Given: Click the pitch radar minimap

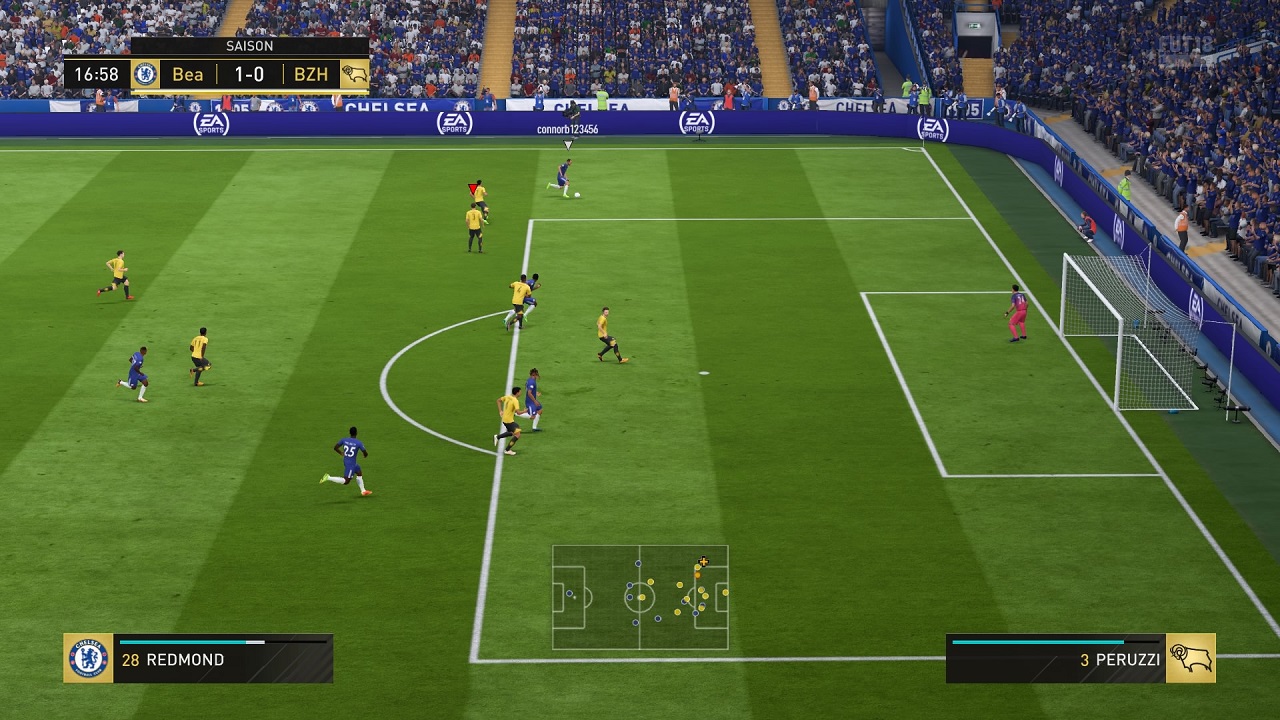Looking at the screenshot, I should click(x=640, y=597).
